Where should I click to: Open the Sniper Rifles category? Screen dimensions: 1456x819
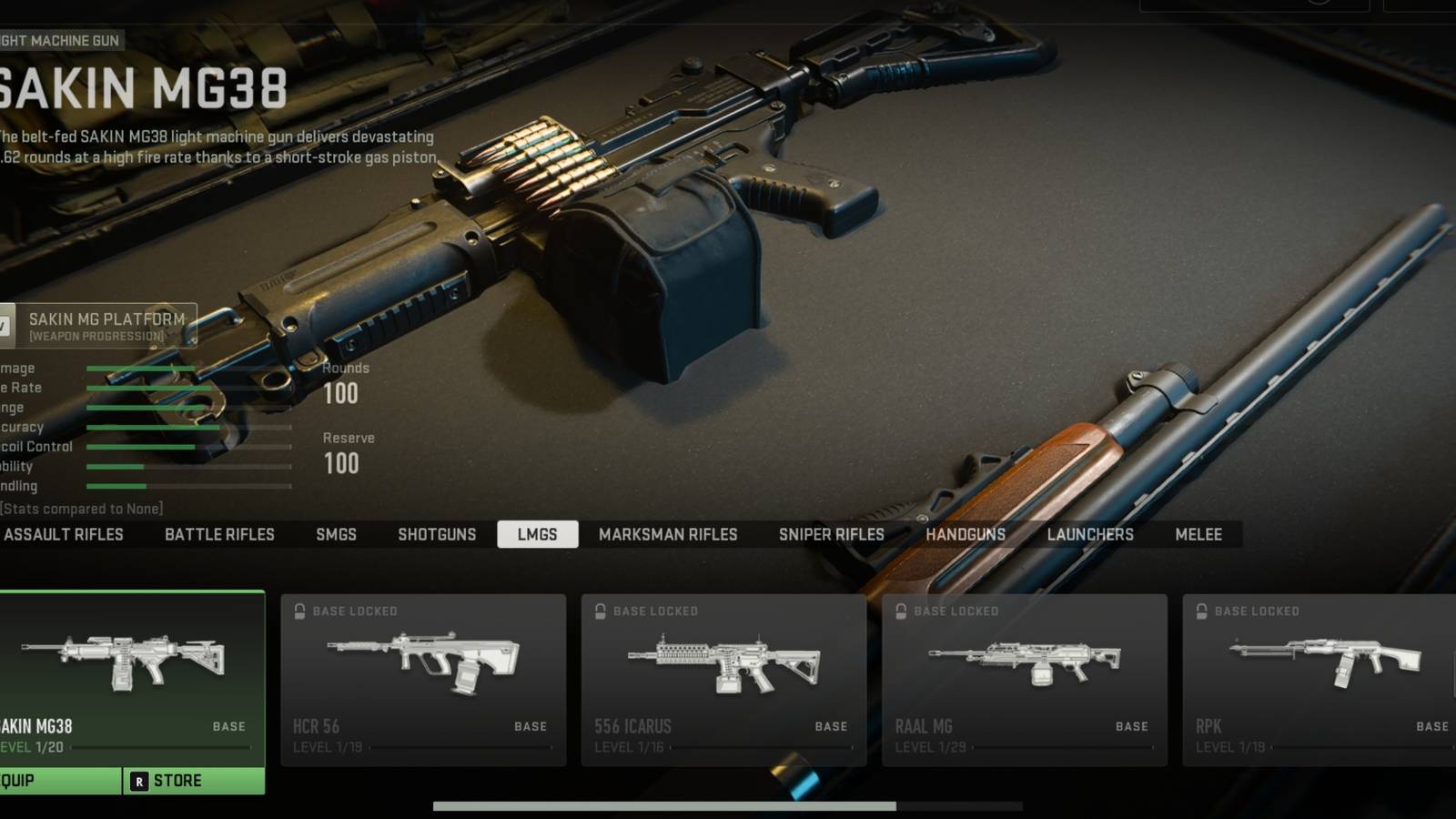(830, 534)
